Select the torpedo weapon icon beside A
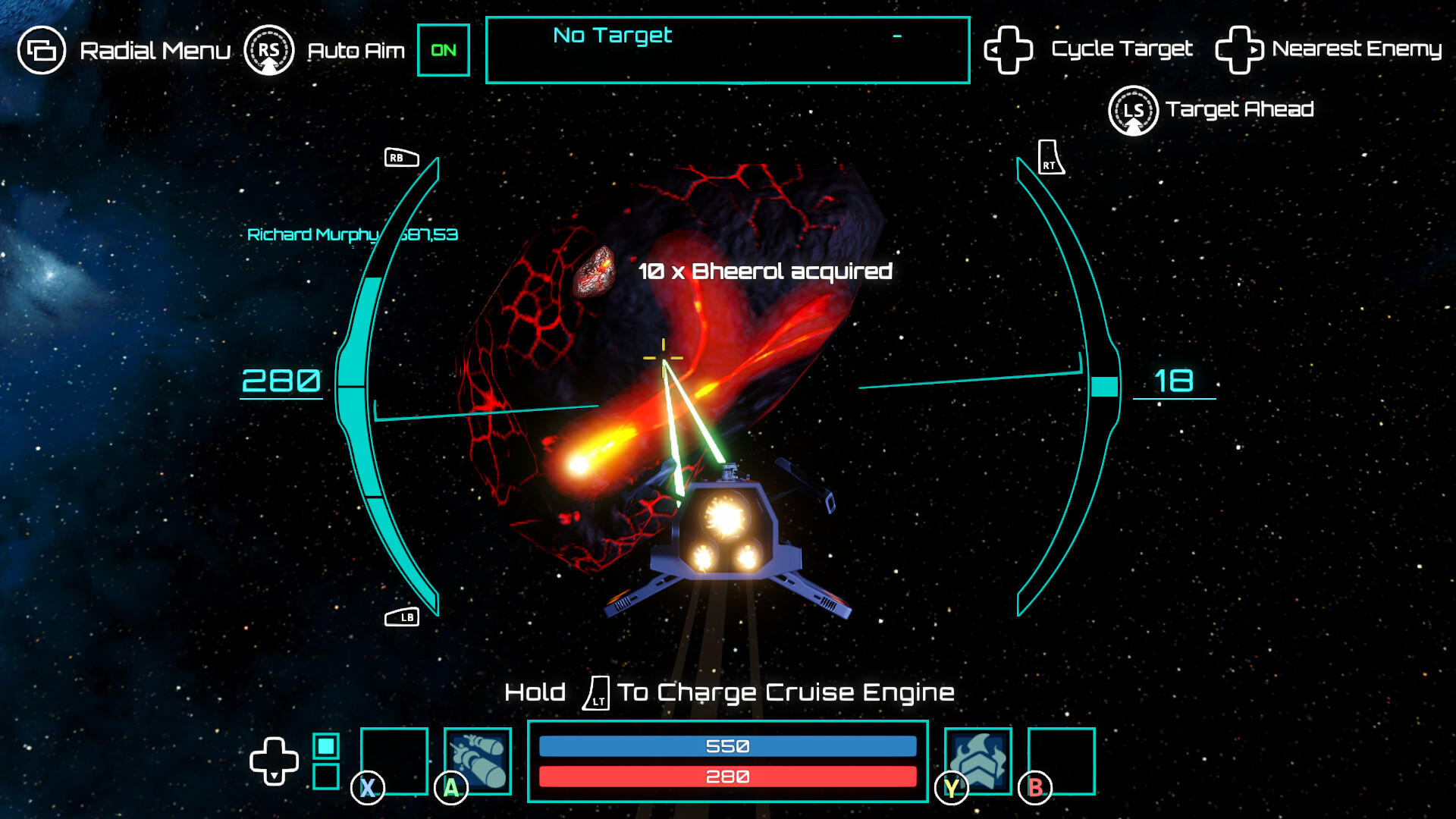Viewport: 1456px width, 819px height. (x=478, y=761)
